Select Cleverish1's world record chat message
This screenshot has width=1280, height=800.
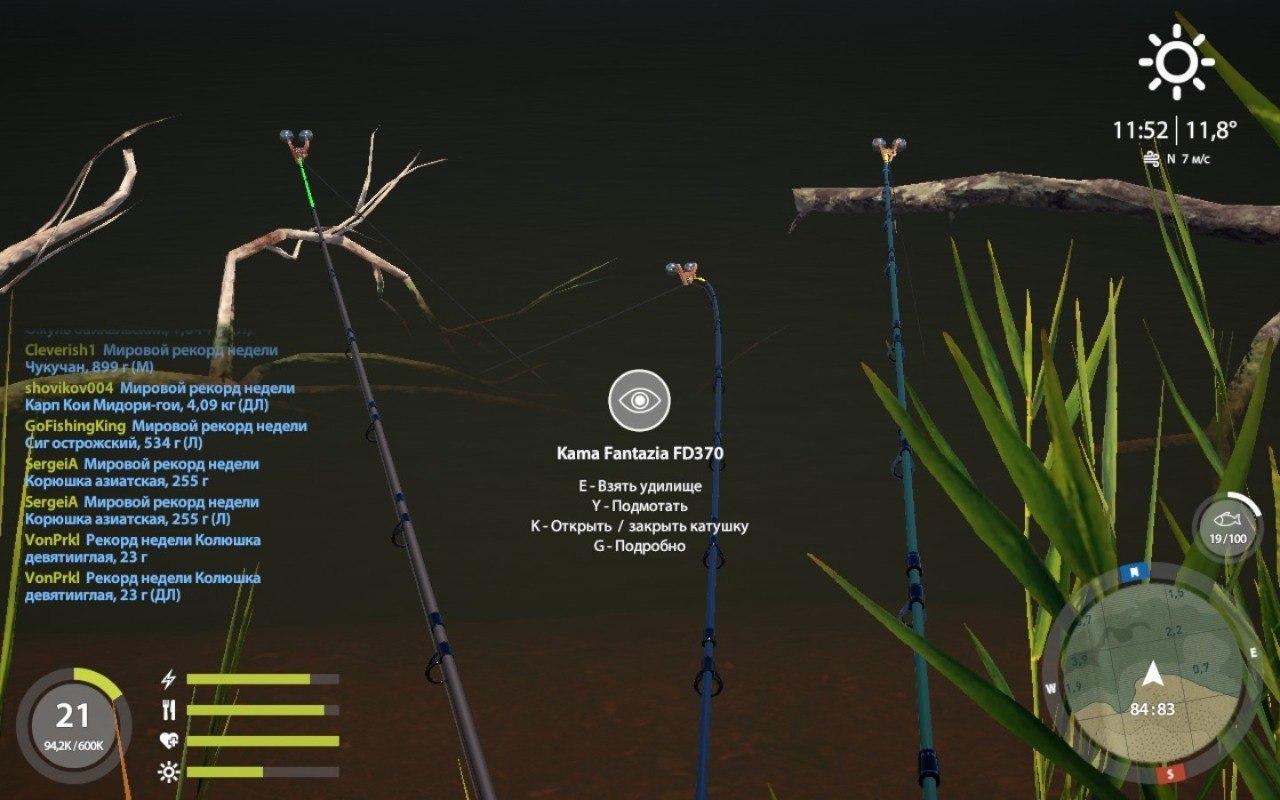(151, 358)
